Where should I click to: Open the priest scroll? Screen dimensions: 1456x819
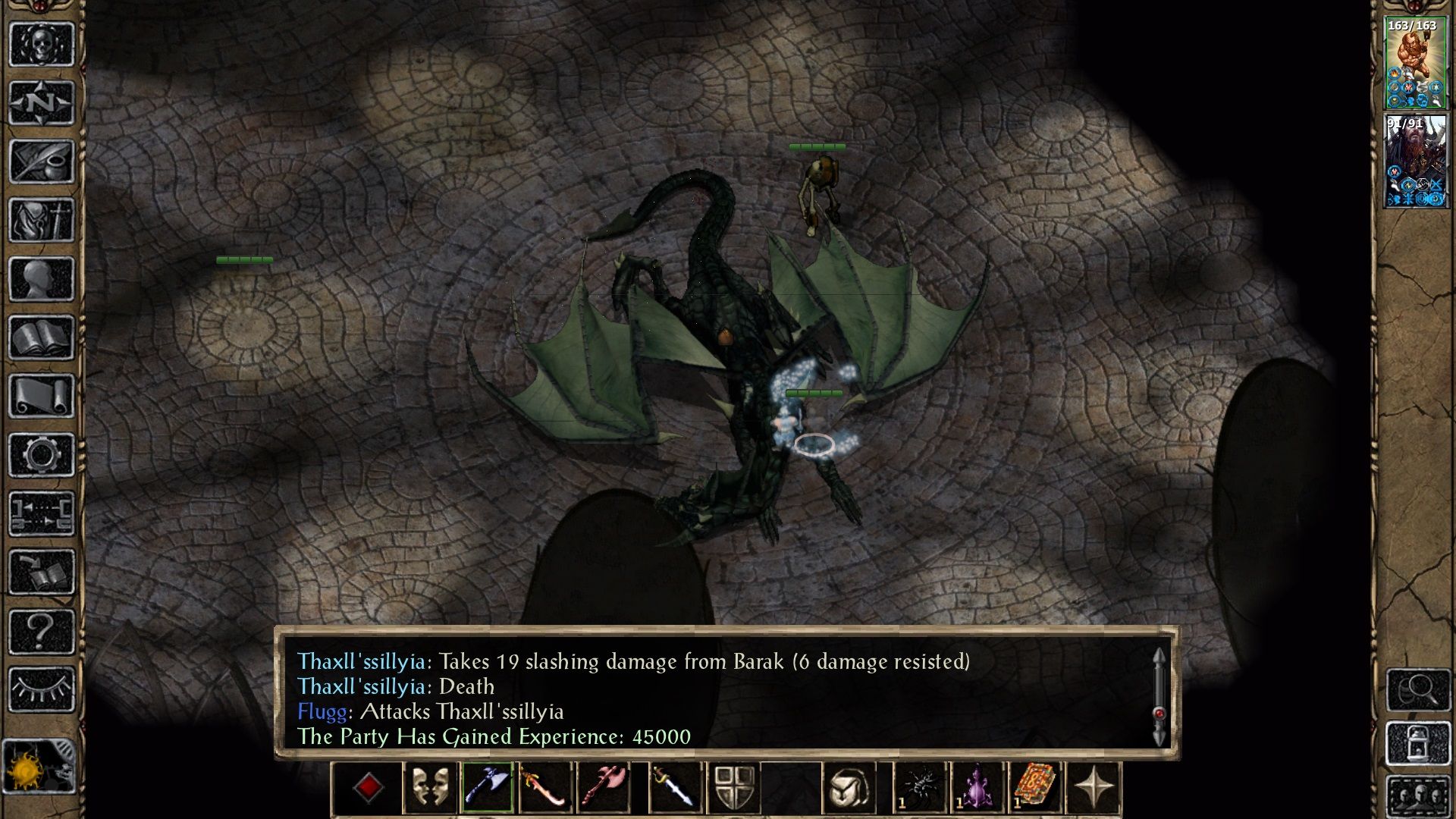pyautogui.click(x=42, y=396)
